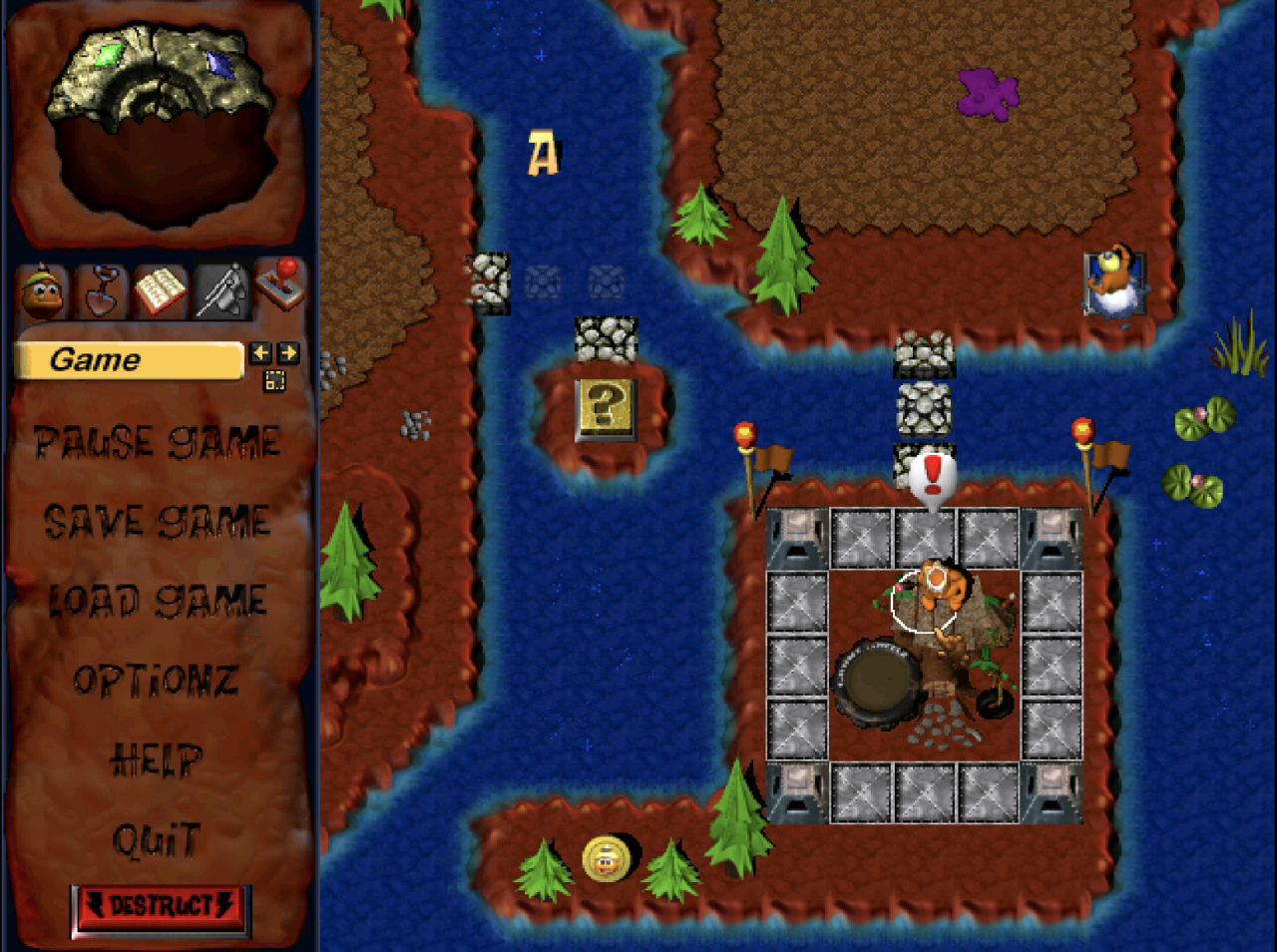Screen dimensions: 1277x952
Task: Click the left arrow beside Game label
Action: click(260, 352)
